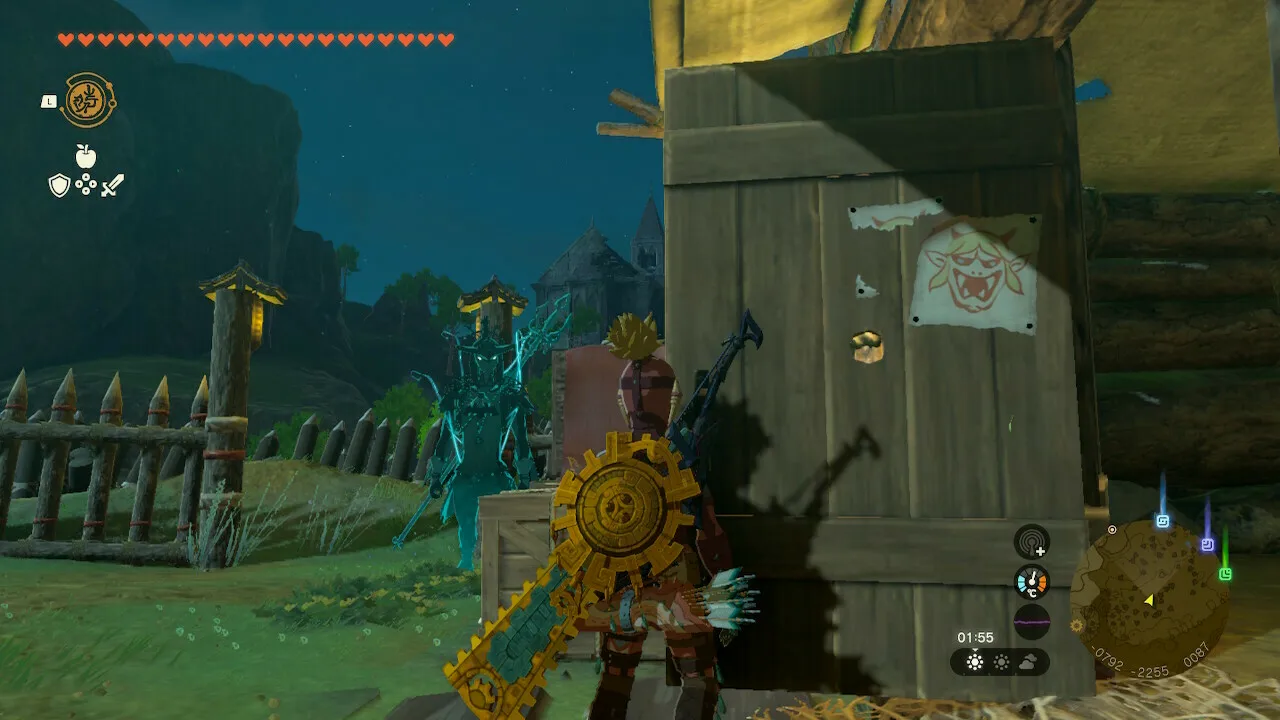Activate the Sensor+ radar icon
The height and width of the screenshot is (720, 1280).
coord(1032,542)
